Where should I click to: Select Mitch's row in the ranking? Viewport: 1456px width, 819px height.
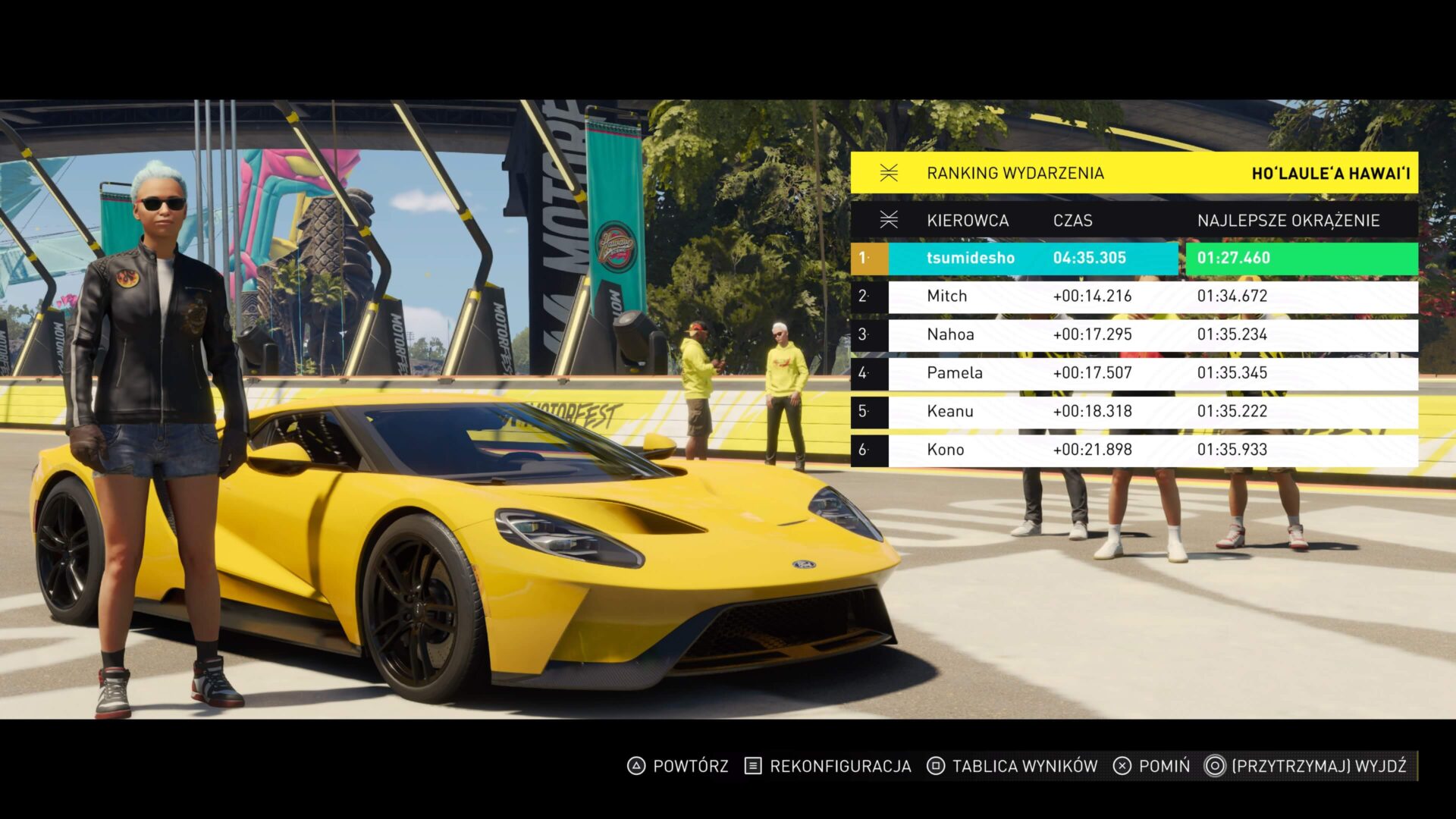[1134, 297]
